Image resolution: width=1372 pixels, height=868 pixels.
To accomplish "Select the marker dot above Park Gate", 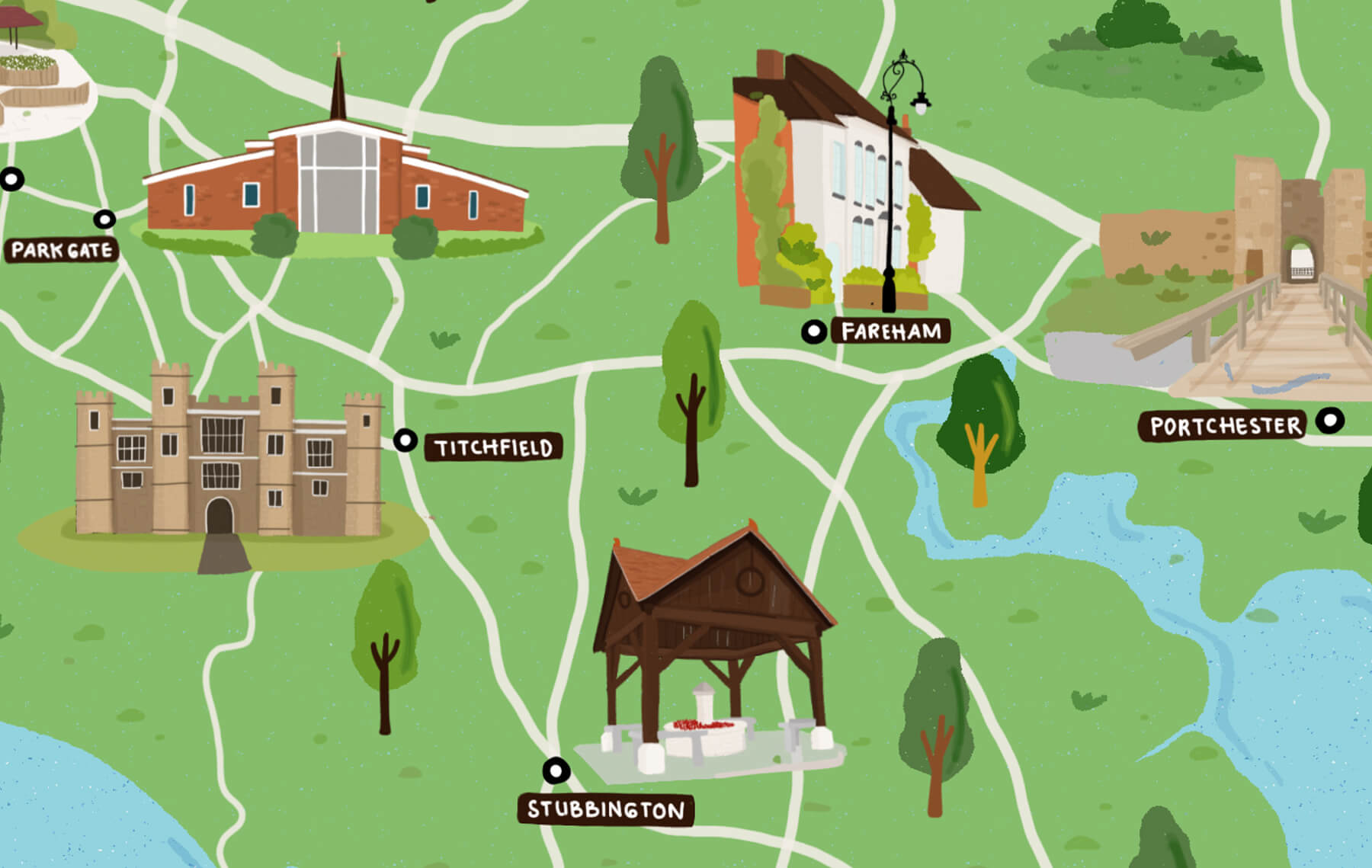I will (x=104, y=219).
